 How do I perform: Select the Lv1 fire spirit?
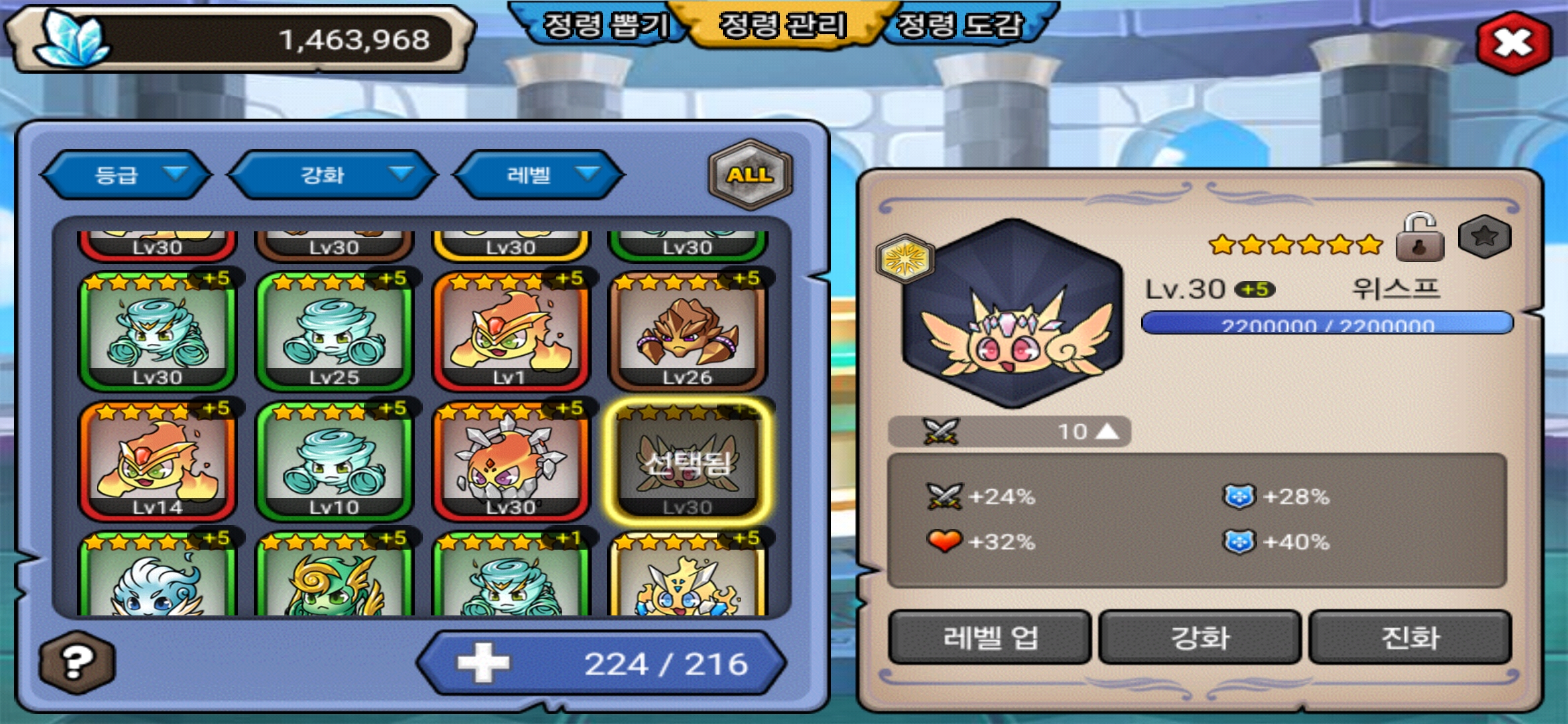(x=511, y=332)
